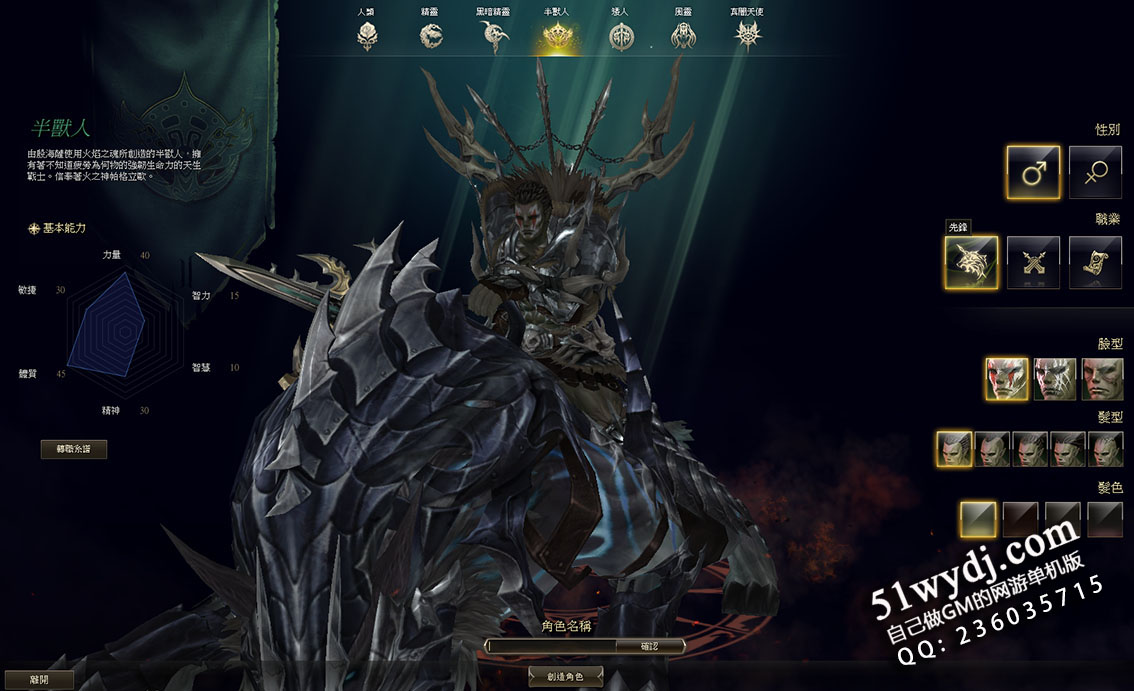
Task: Select the 人類 (Human) race tab
Action: pyautogui.click(x=367, y=35)
